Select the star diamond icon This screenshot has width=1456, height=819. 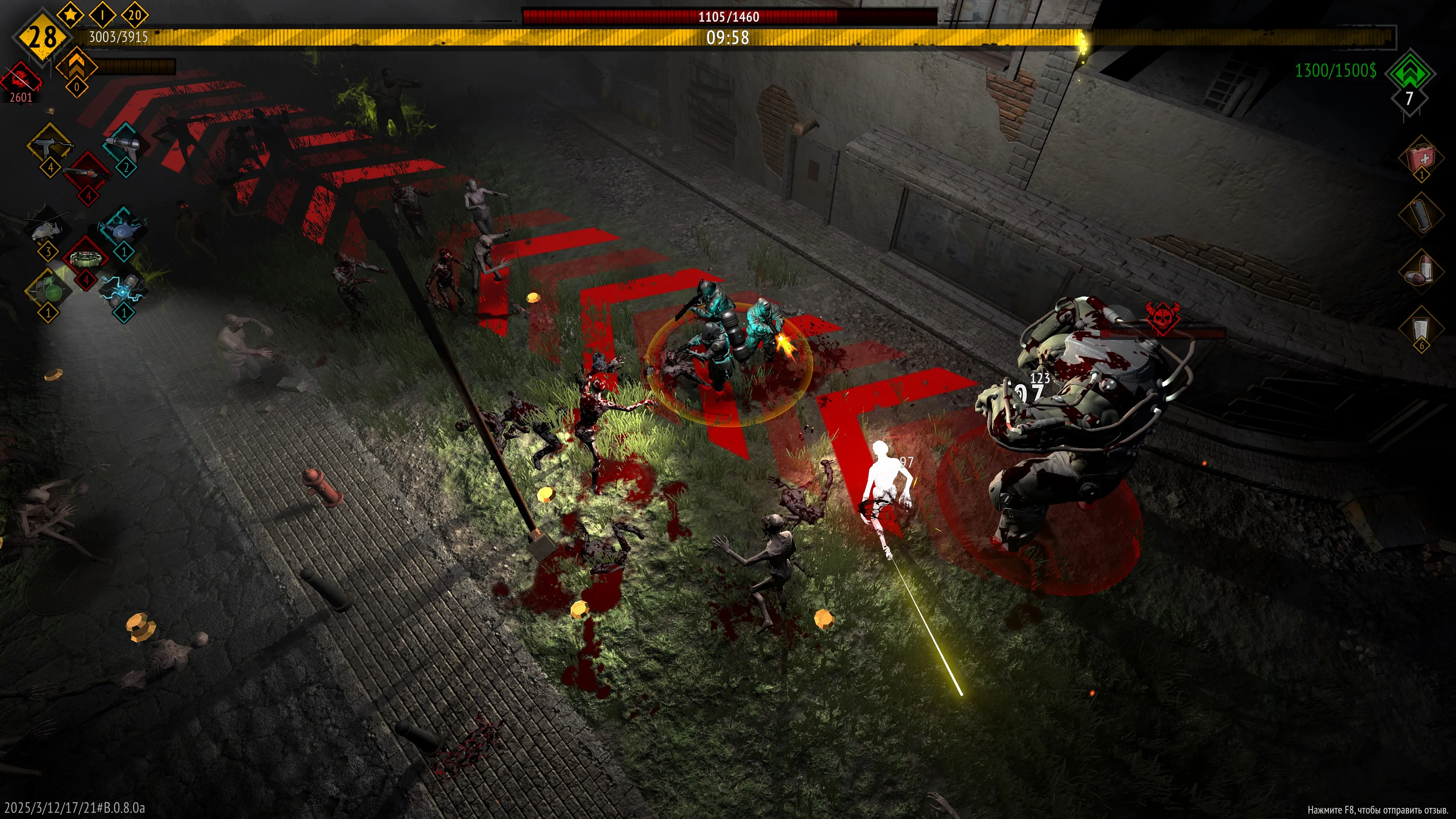[x=70, y=15]
